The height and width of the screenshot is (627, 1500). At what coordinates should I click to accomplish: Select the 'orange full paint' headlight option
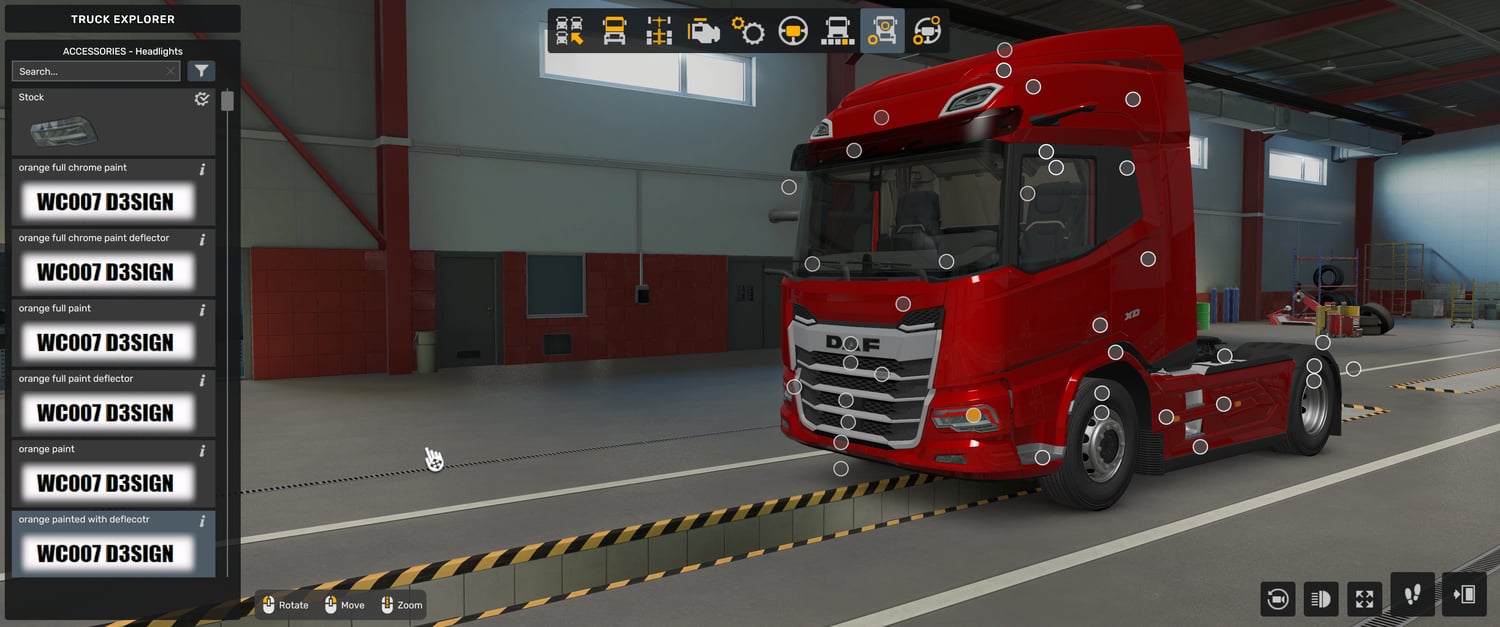tap(113, 333)
